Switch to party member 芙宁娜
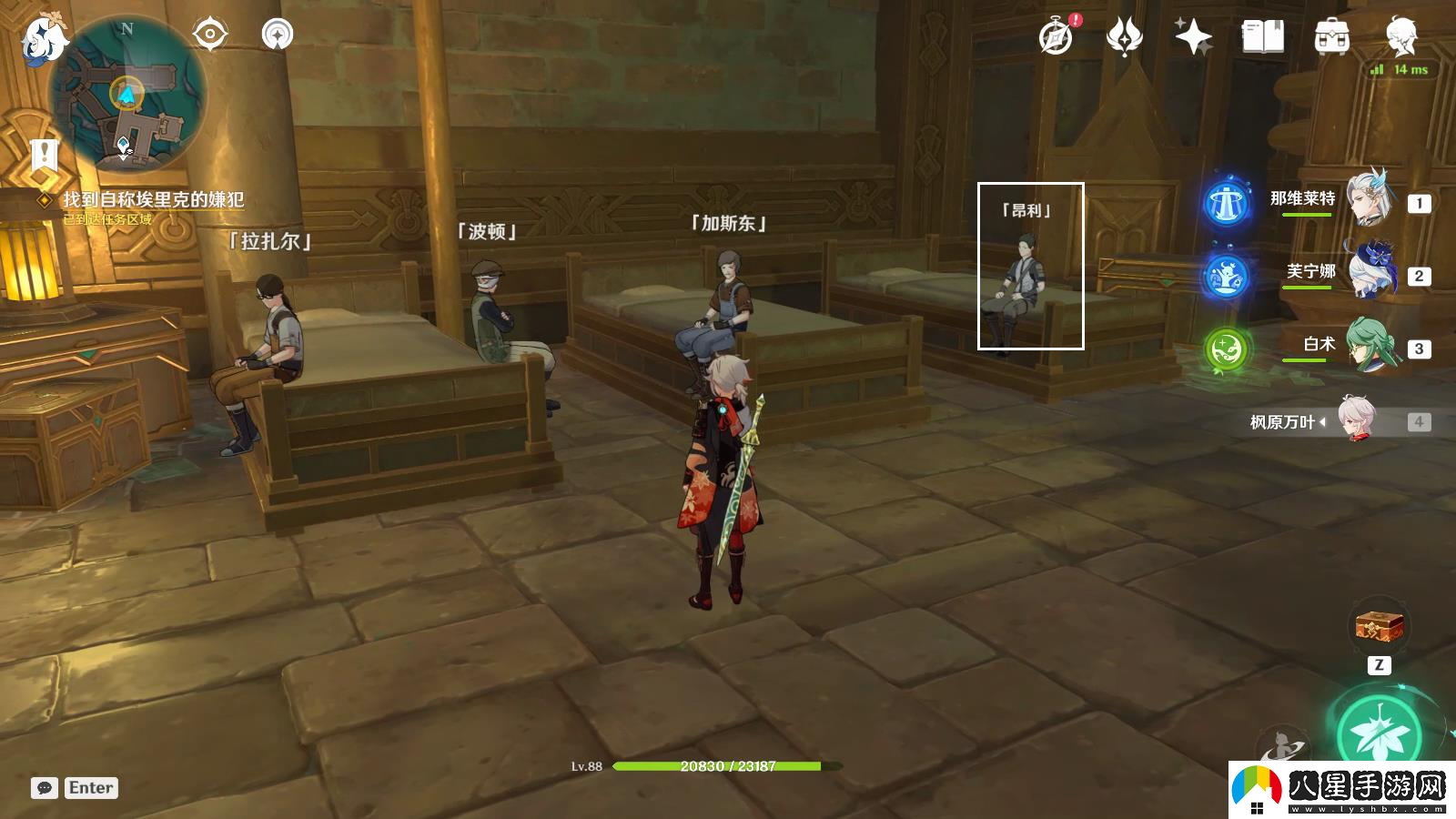This screenshot has width=1456, height=819. 1369,272
